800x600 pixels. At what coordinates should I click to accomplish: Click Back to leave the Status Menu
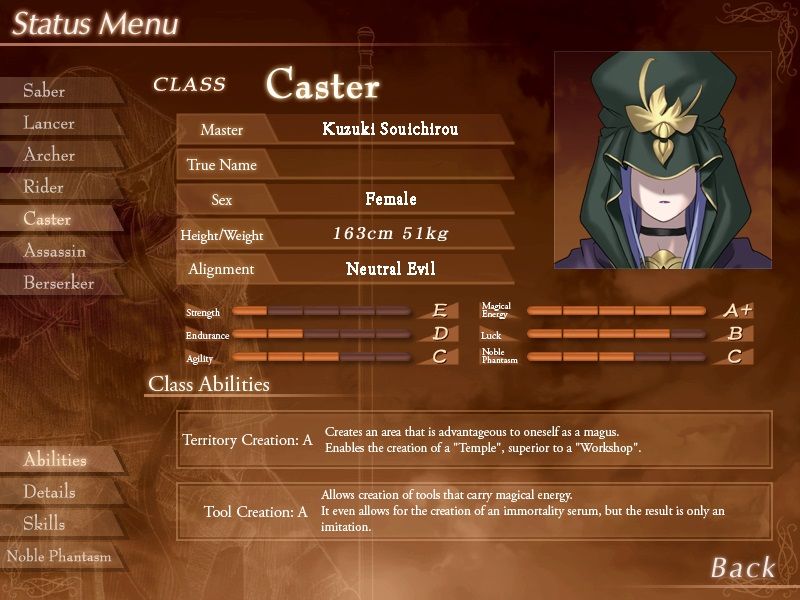(742, 568)
